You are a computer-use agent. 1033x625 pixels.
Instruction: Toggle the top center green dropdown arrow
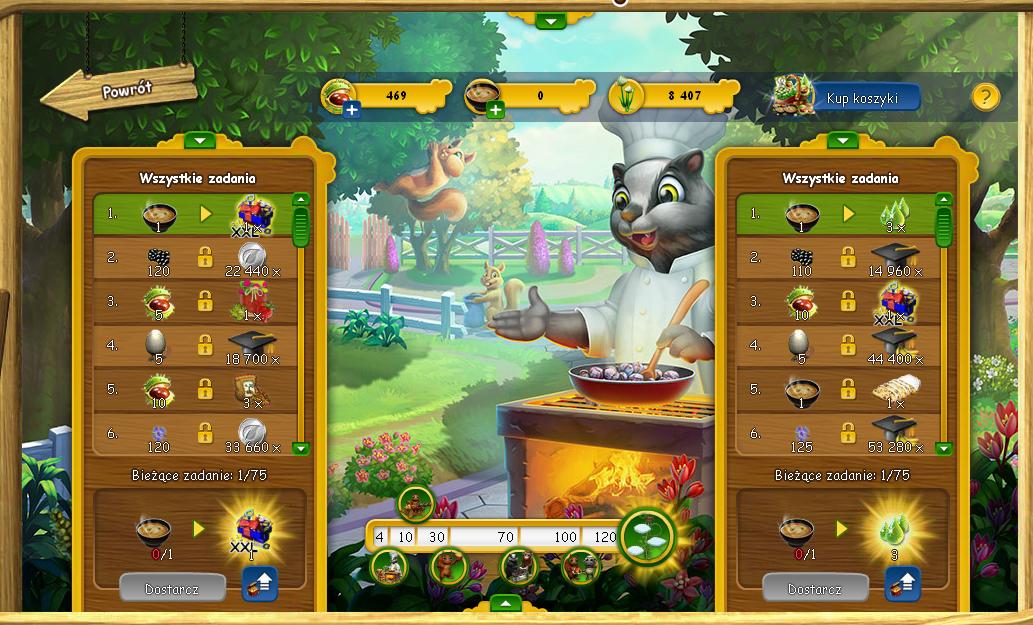click(x=550, y=19)
